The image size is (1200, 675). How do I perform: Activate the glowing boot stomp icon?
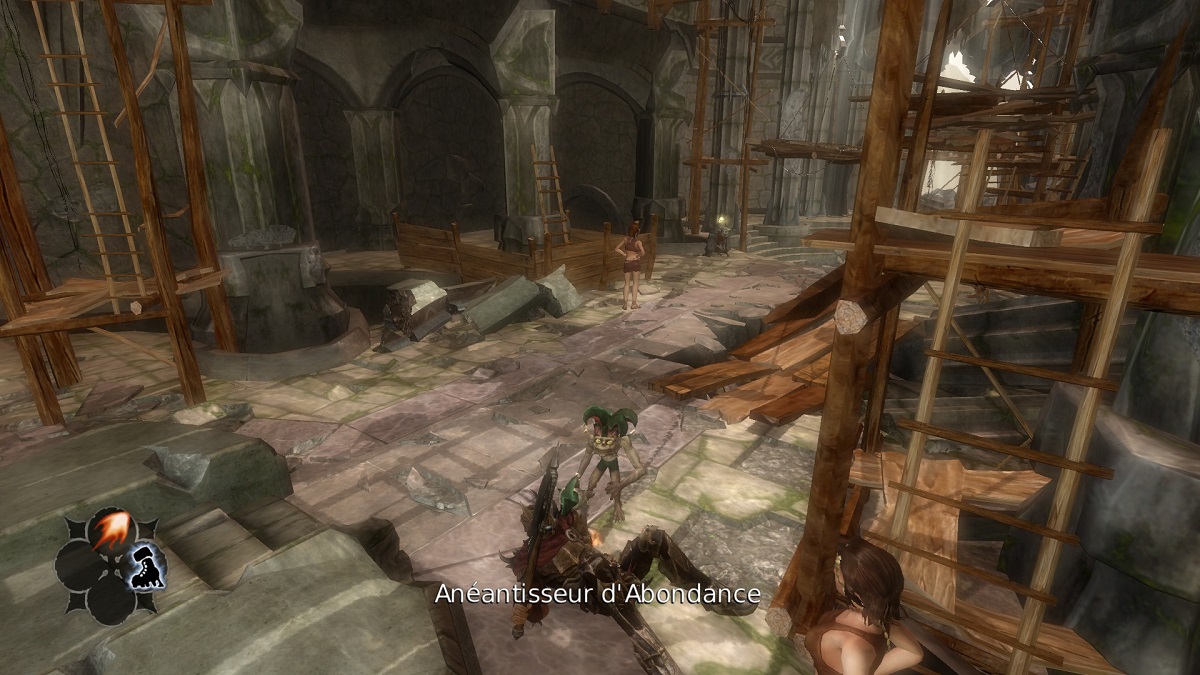click(x=146, y=567)
